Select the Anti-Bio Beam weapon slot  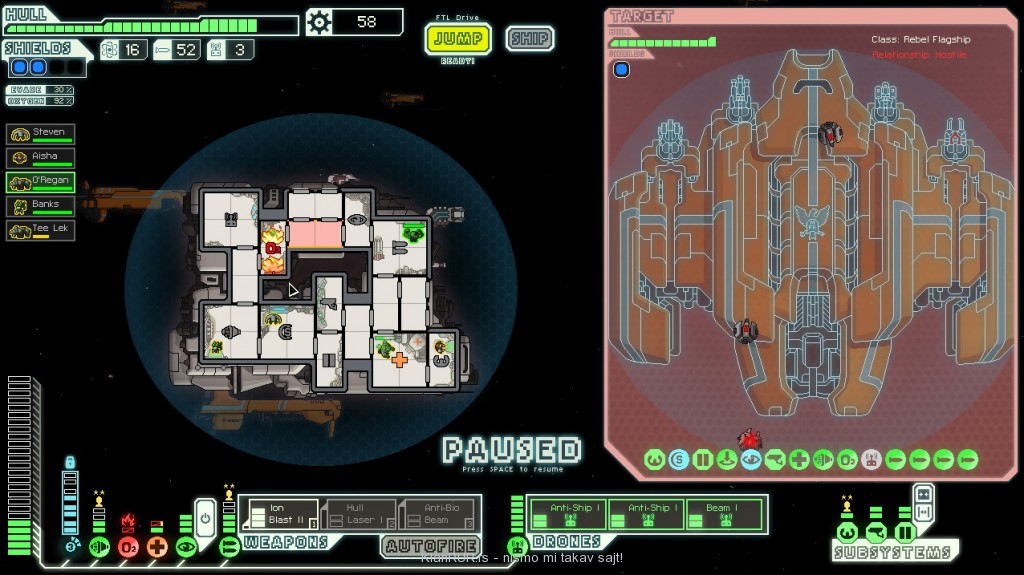pos(437,514)
